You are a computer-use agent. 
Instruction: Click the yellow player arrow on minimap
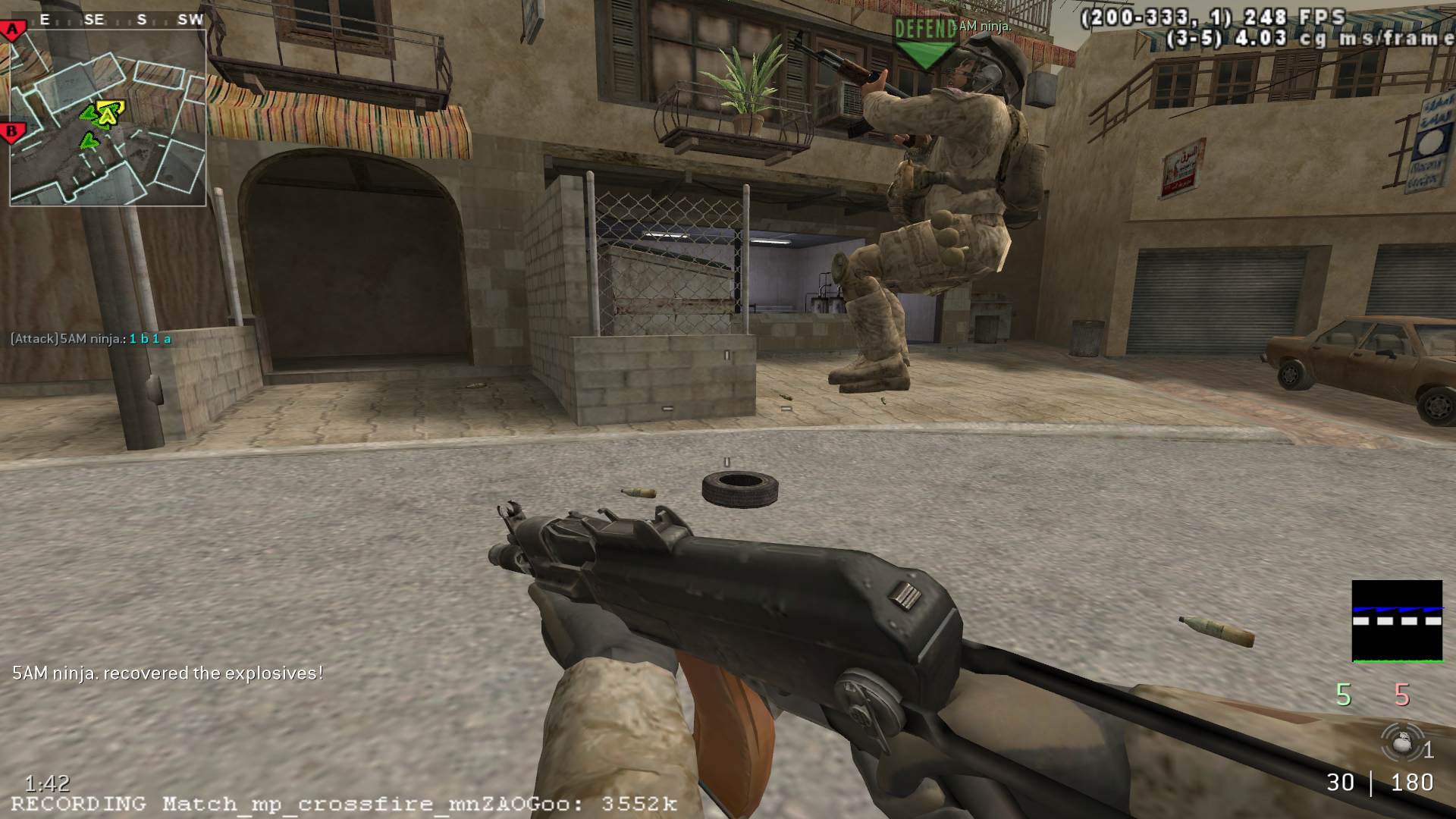[x=111, y=112]
